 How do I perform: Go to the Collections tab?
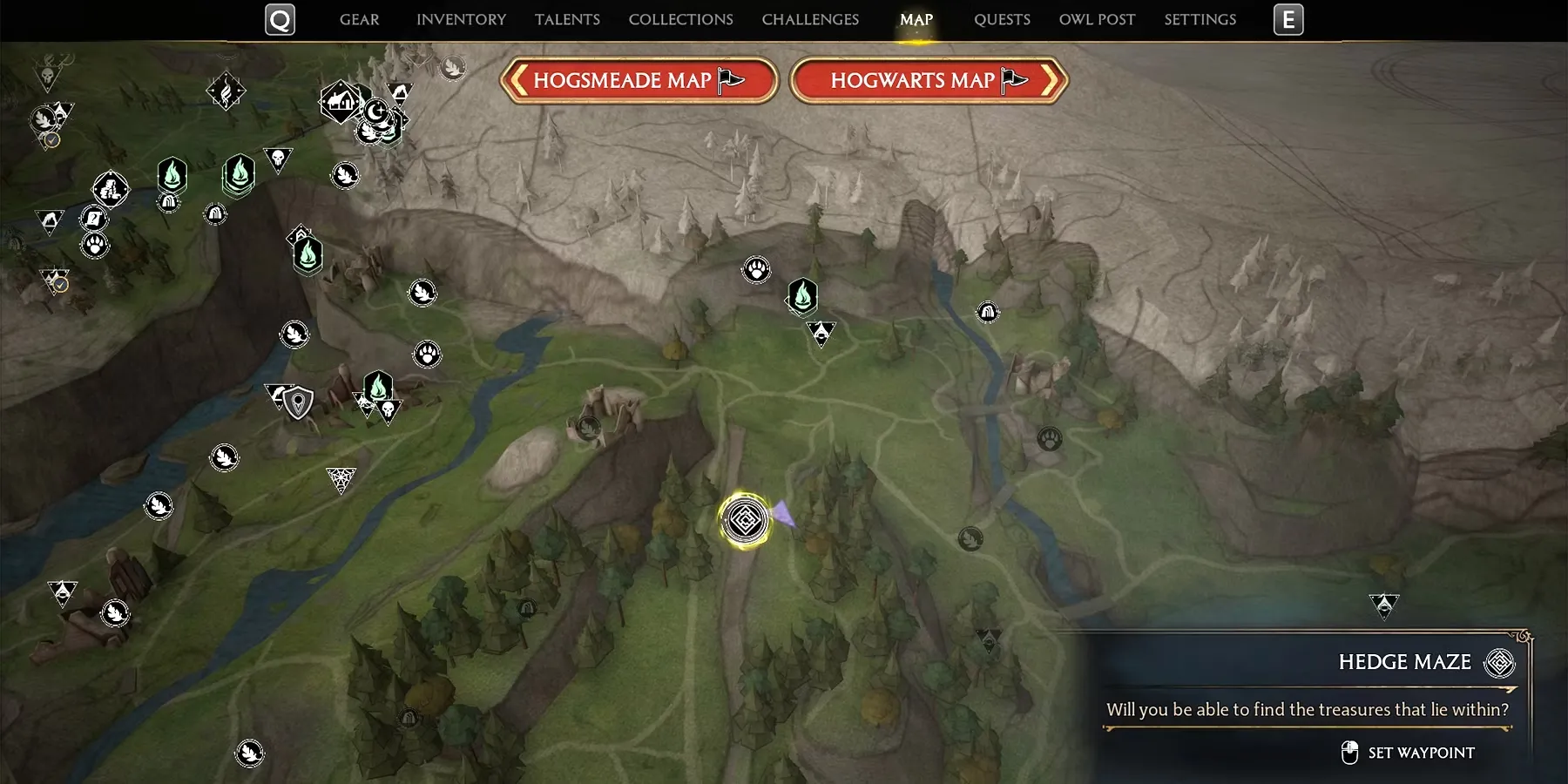[x=680, y=19]
